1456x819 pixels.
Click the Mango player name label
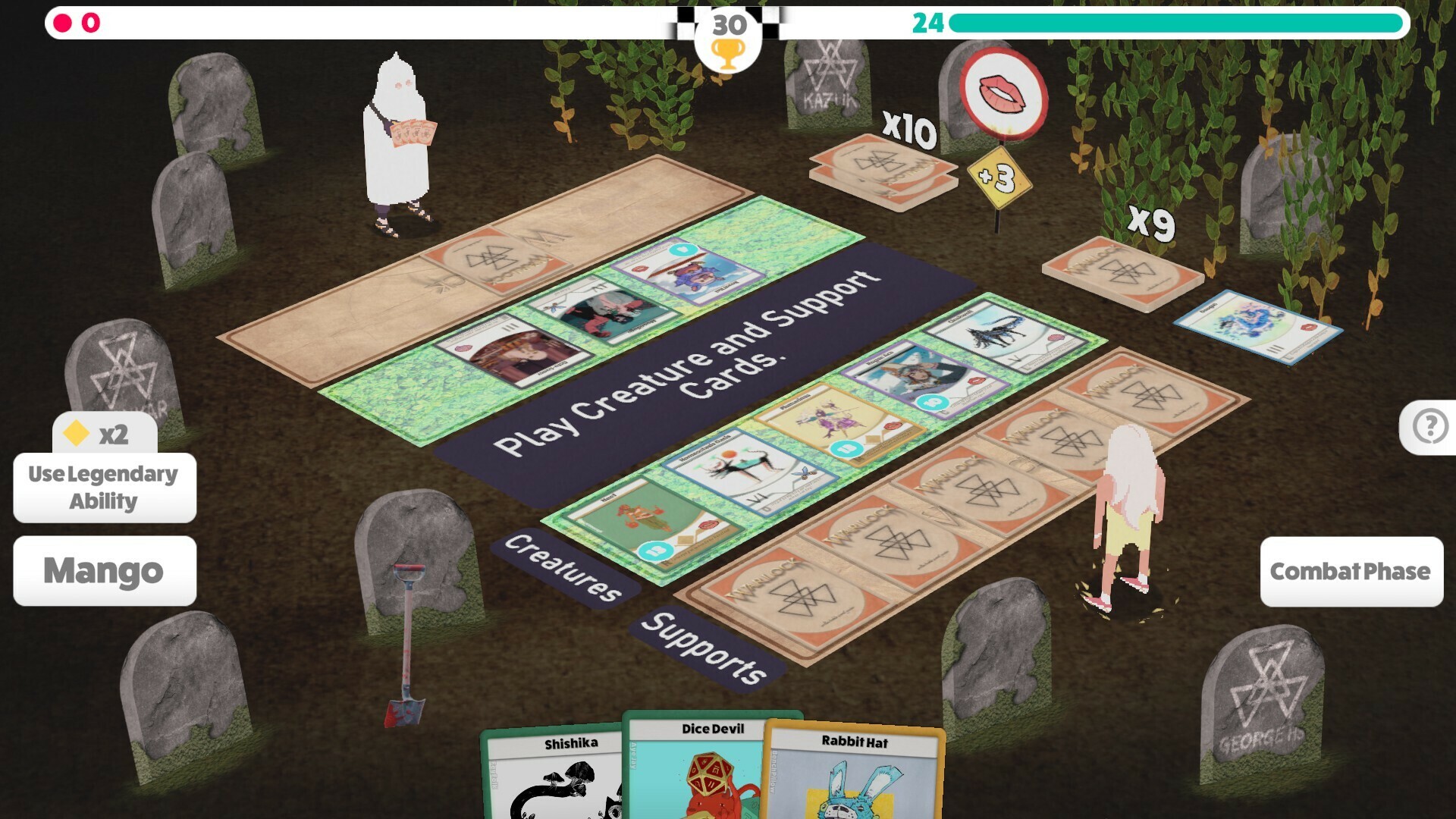tap(105, 570)
